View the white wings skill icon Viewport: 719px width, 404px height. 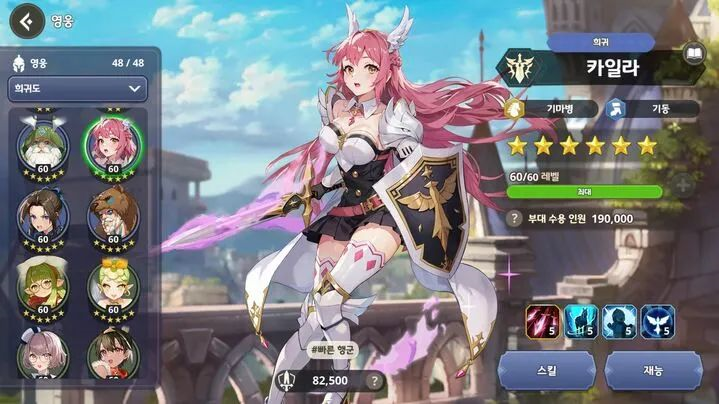click(657, 321)
